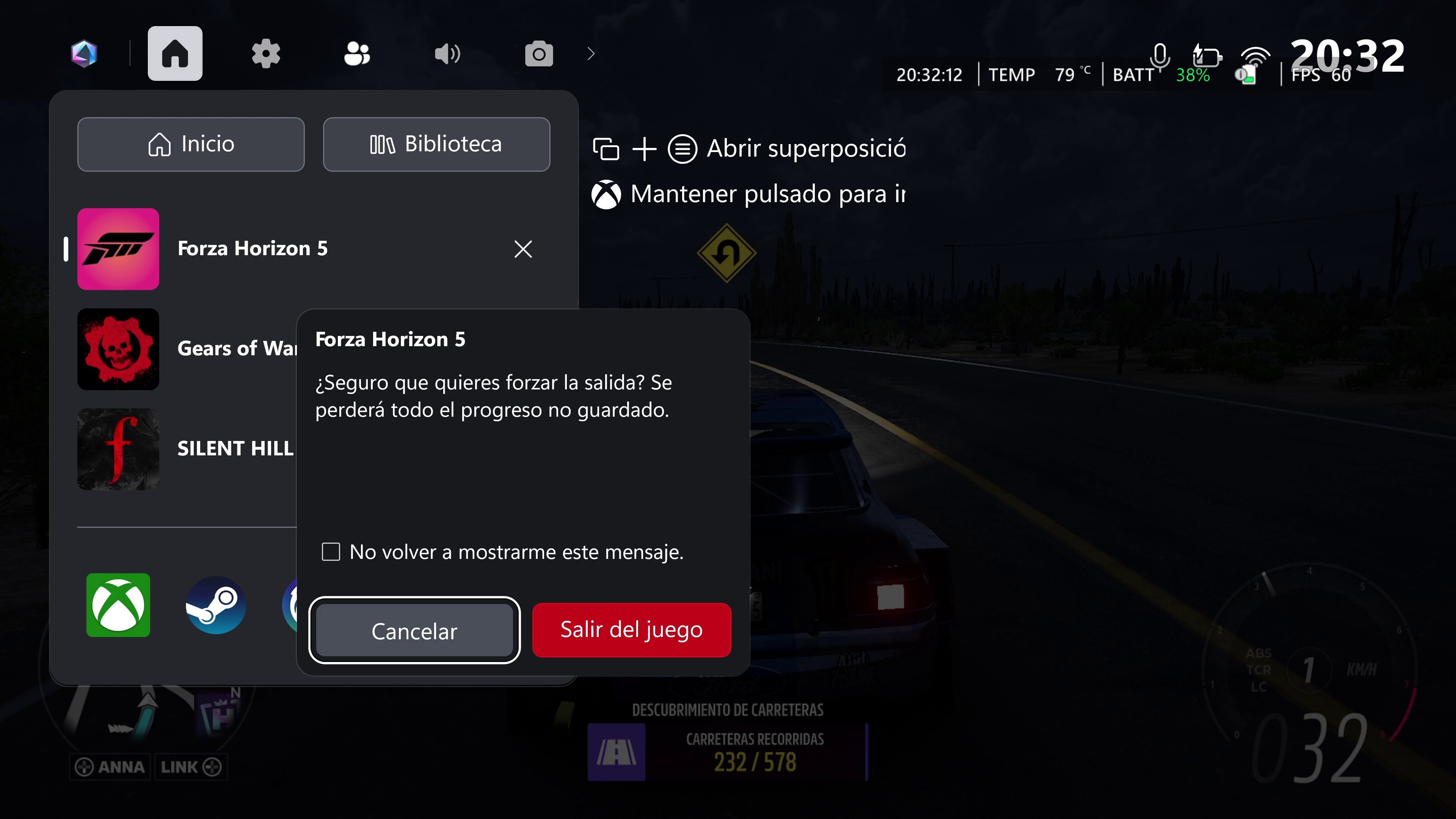Open the friends panel icon
The image size is (1456, 819).
[357, 54]
